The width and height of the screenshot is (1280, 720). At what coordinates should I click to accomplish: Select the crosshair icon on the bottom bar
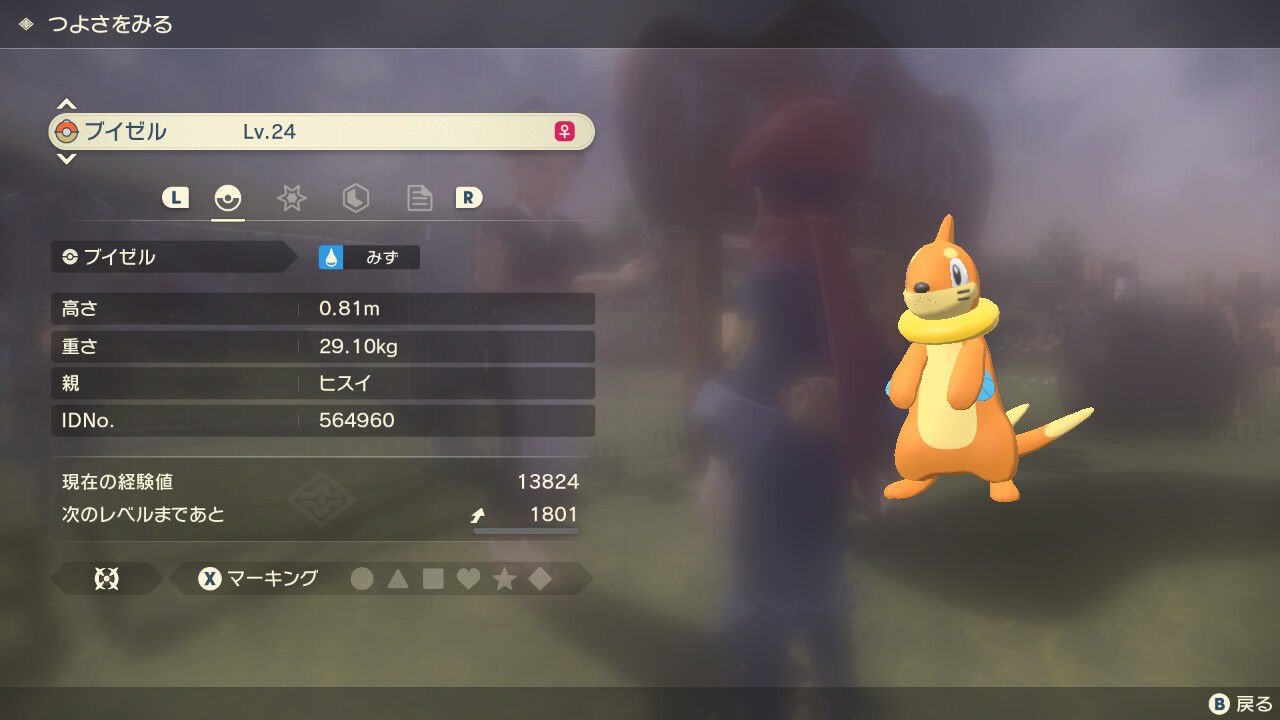pos(106,578)
